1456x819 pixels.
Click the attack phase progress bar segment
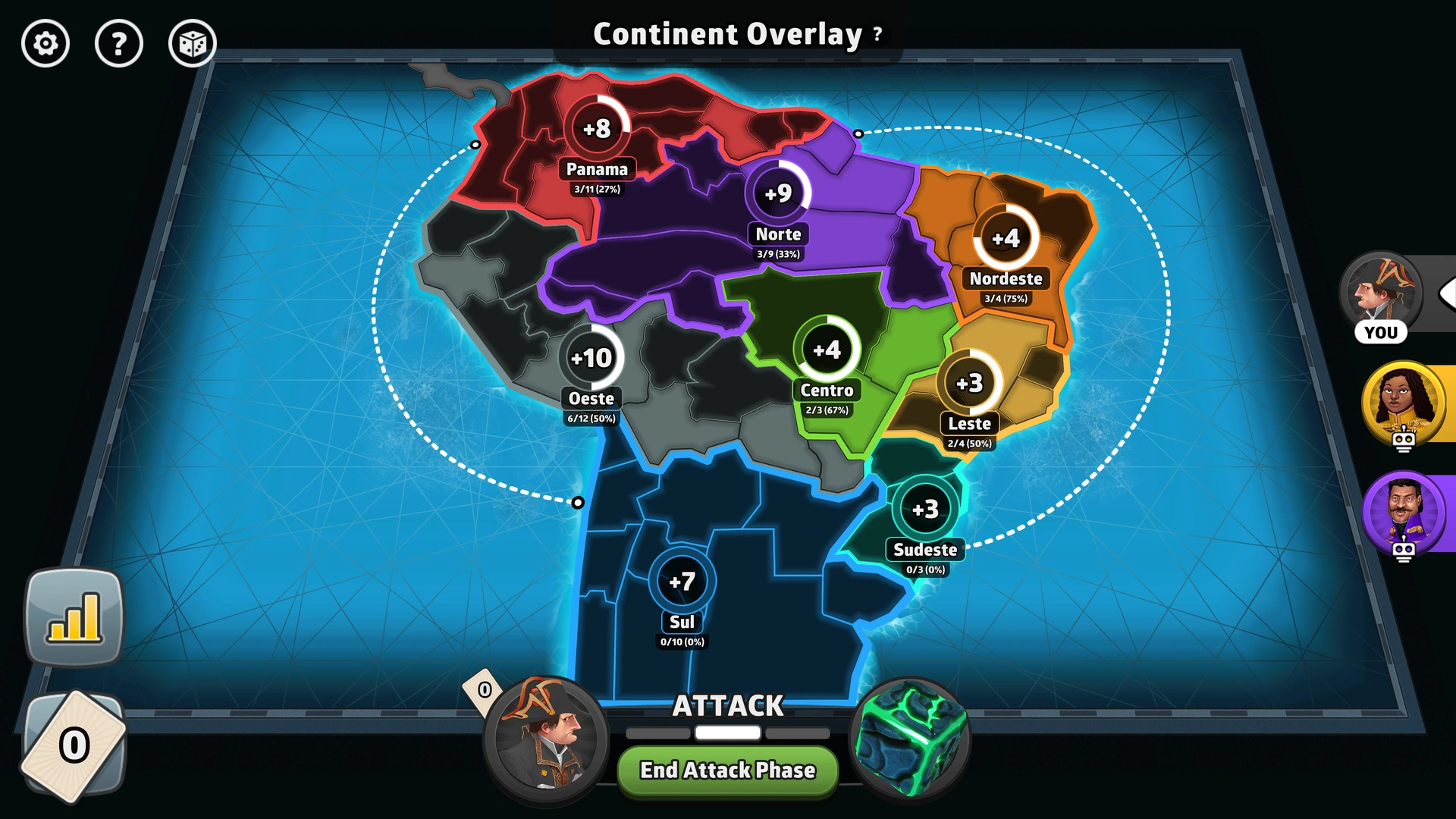pyautogui.click(x=727, y=732)
